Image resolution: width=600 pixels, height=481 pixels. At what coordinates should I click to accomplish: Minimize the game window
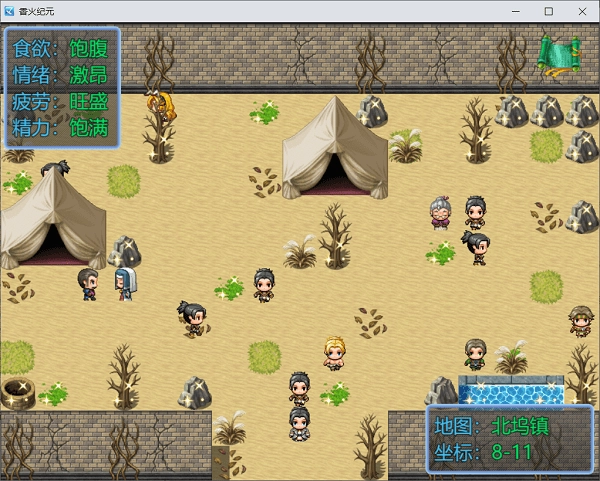[x=515, y=11]
